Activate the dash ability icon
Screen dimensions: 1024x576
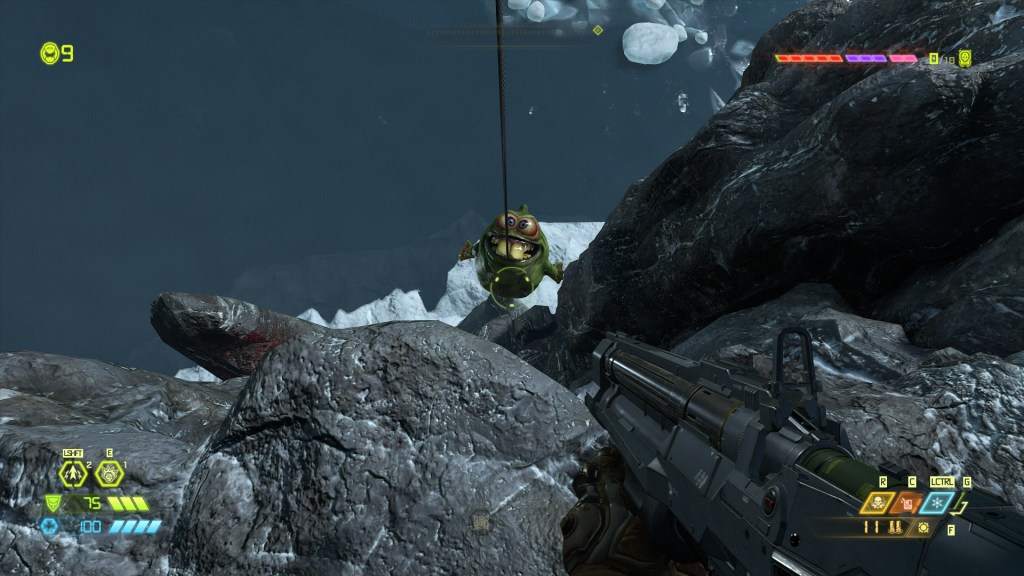click(x=74, y=474)
